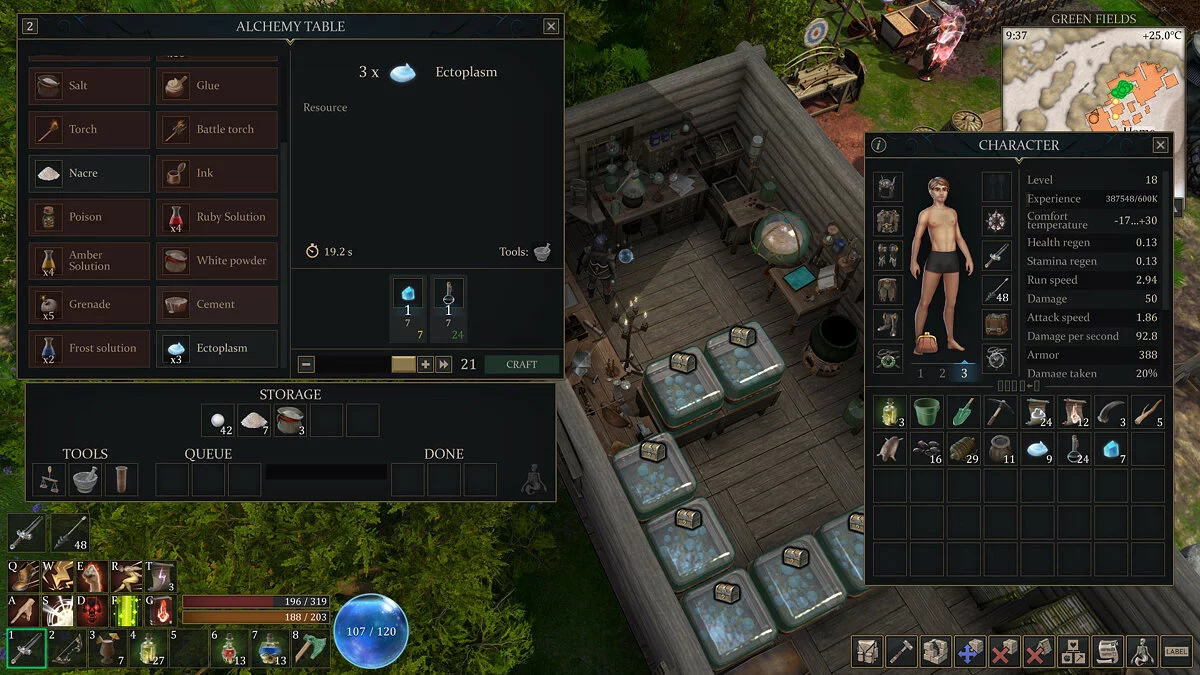
Task: Craft the selected Ectoplasm recipe
Action: 521,365
